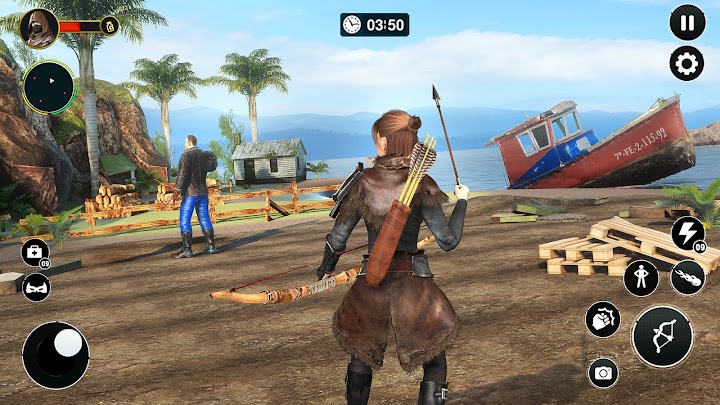The image size is (720, 405).
Task: Select the player portrait avatar
Action: pos(39,27)
